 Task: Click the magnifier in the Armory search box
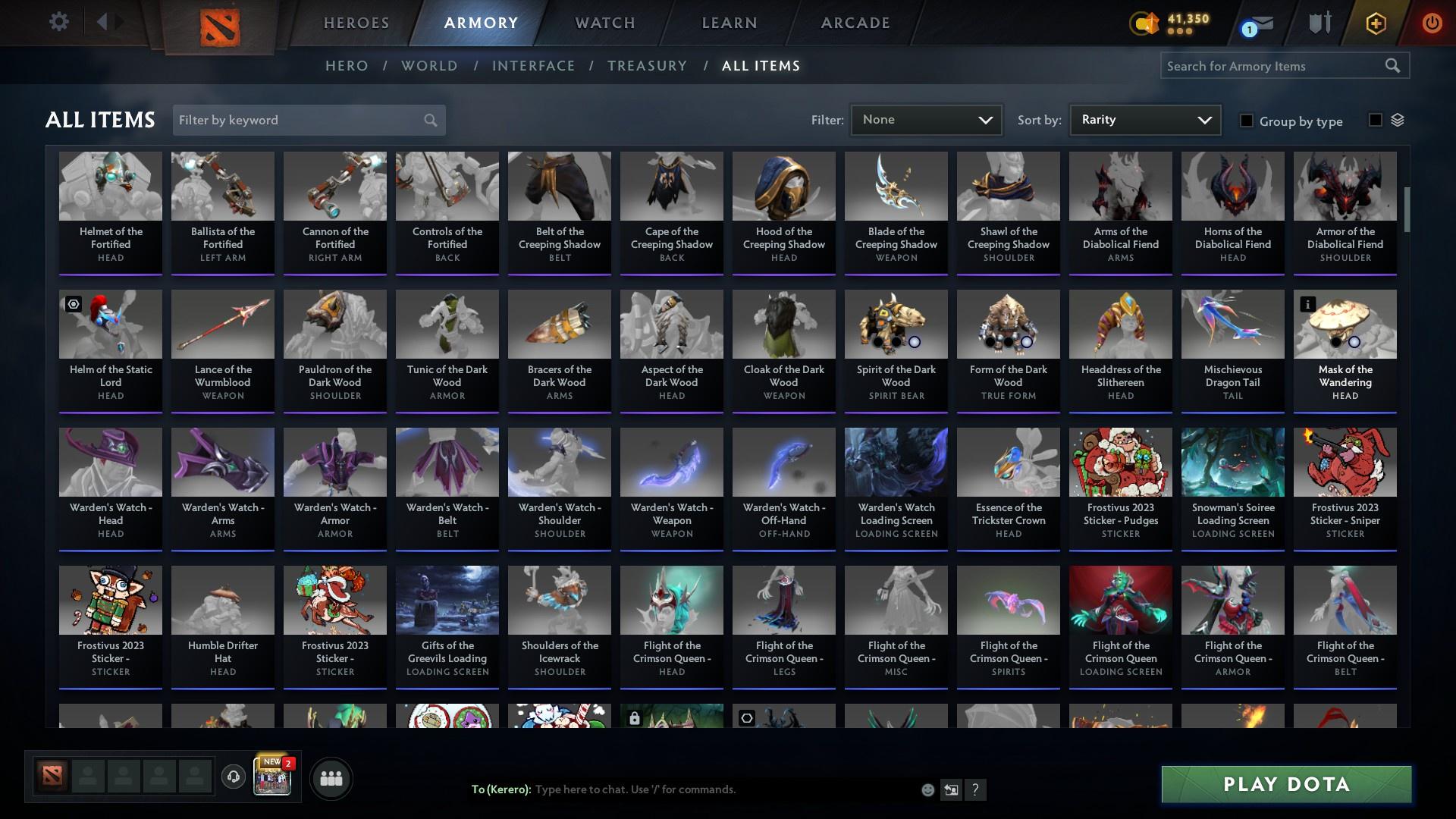(1394, 66)
